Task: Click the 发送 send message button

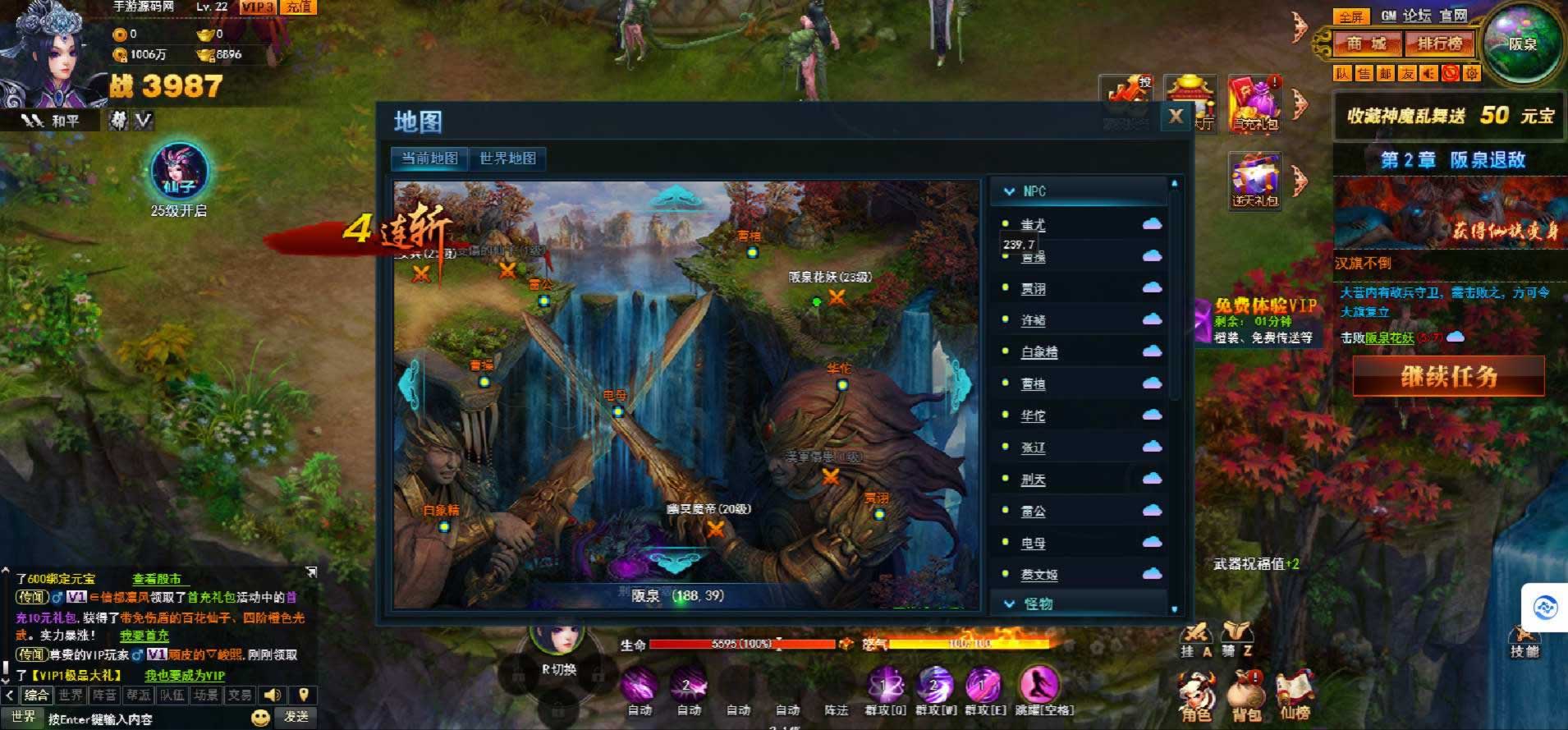Action: [x=296, y=717]
